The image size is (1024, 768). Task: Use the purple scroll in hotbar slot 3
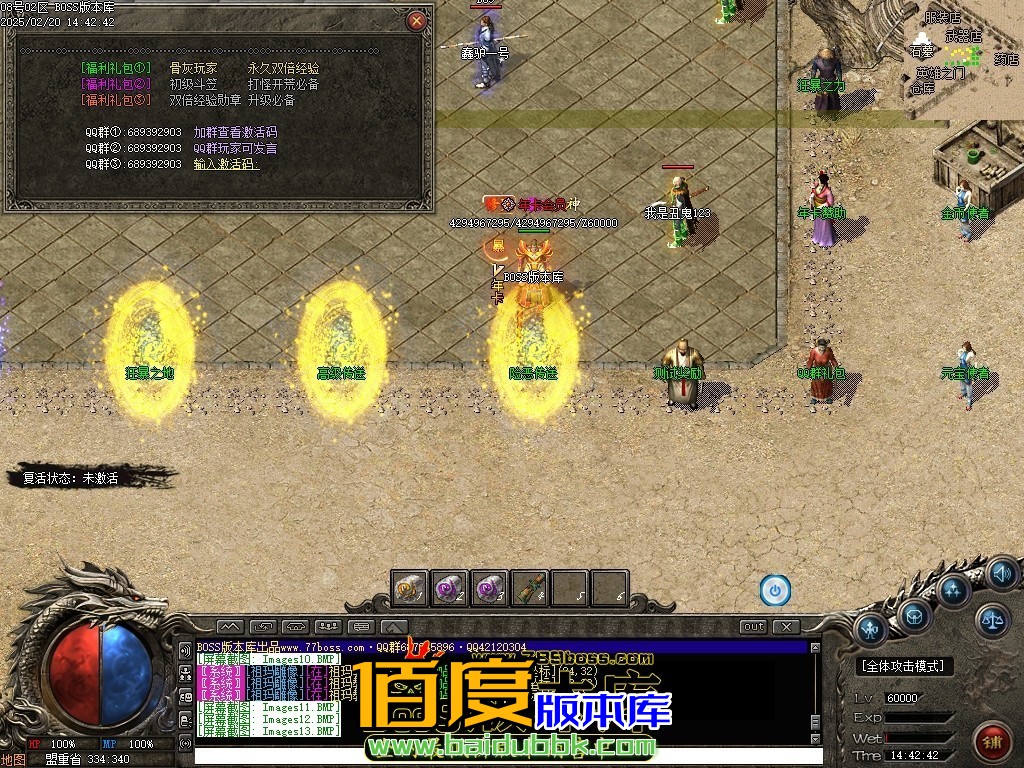point(490,588)
